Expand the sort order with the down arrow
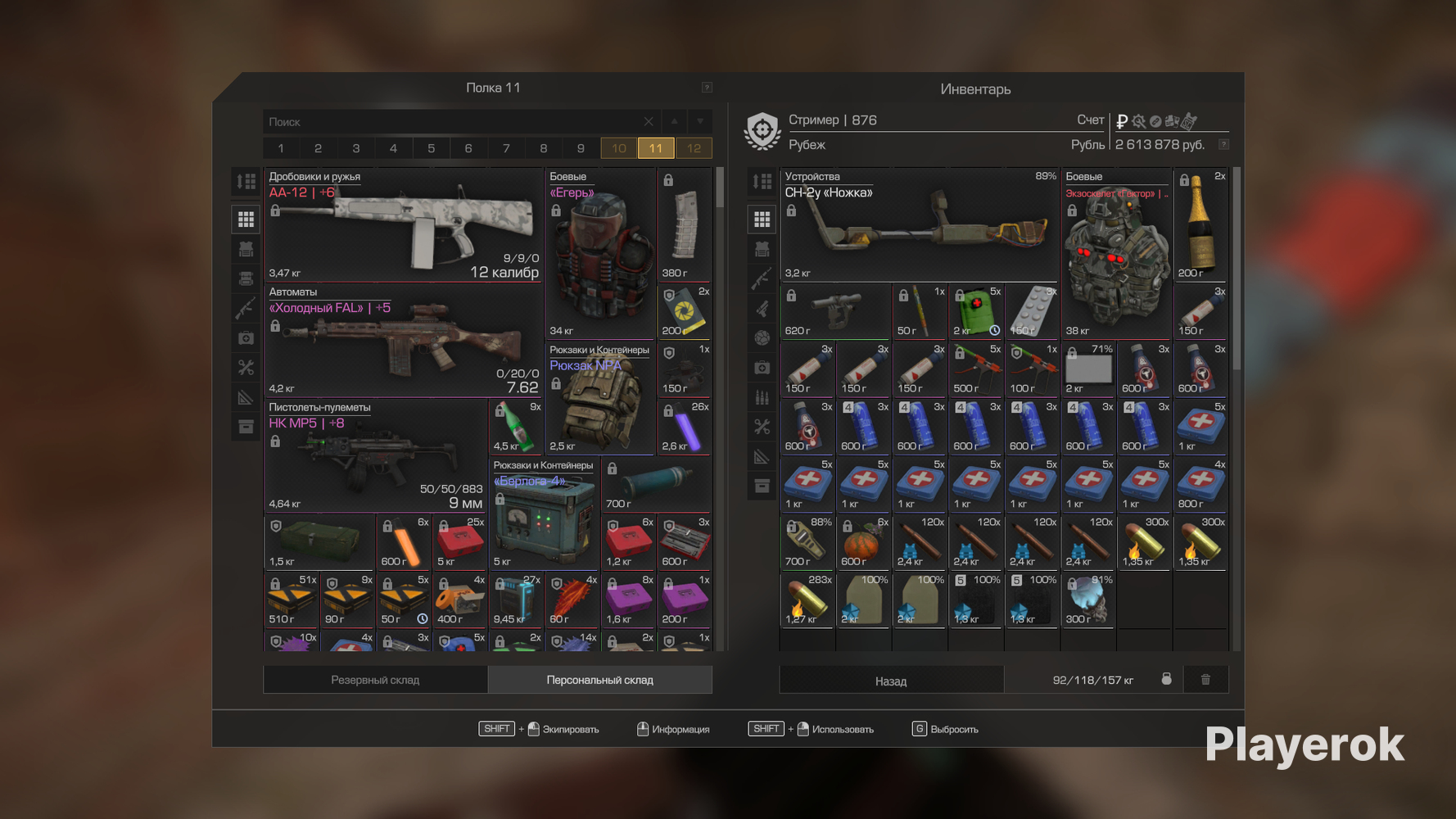 (x=699, y=120)
